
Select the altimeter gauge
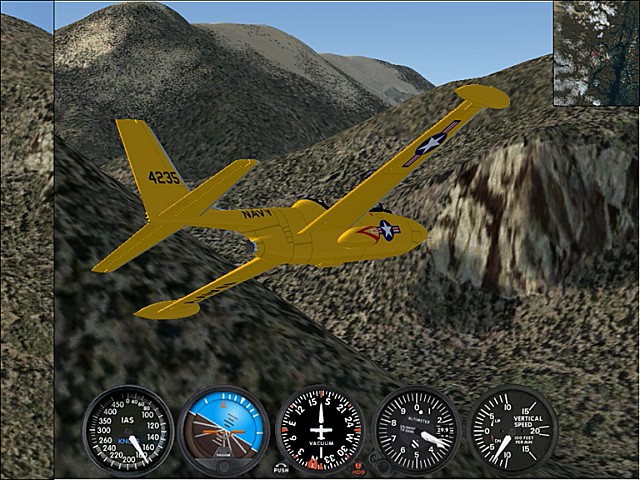(x=416, y=431)
